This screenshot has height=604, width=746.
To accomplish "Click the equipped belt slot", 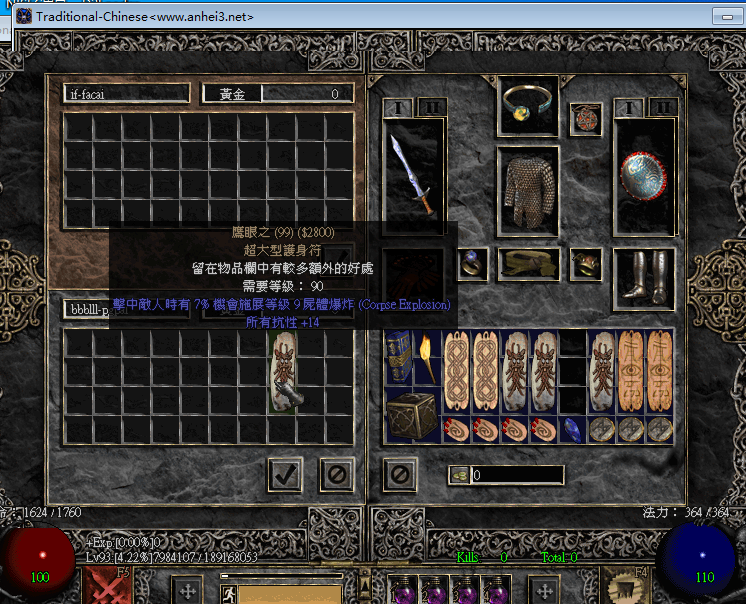I will 527,264.
